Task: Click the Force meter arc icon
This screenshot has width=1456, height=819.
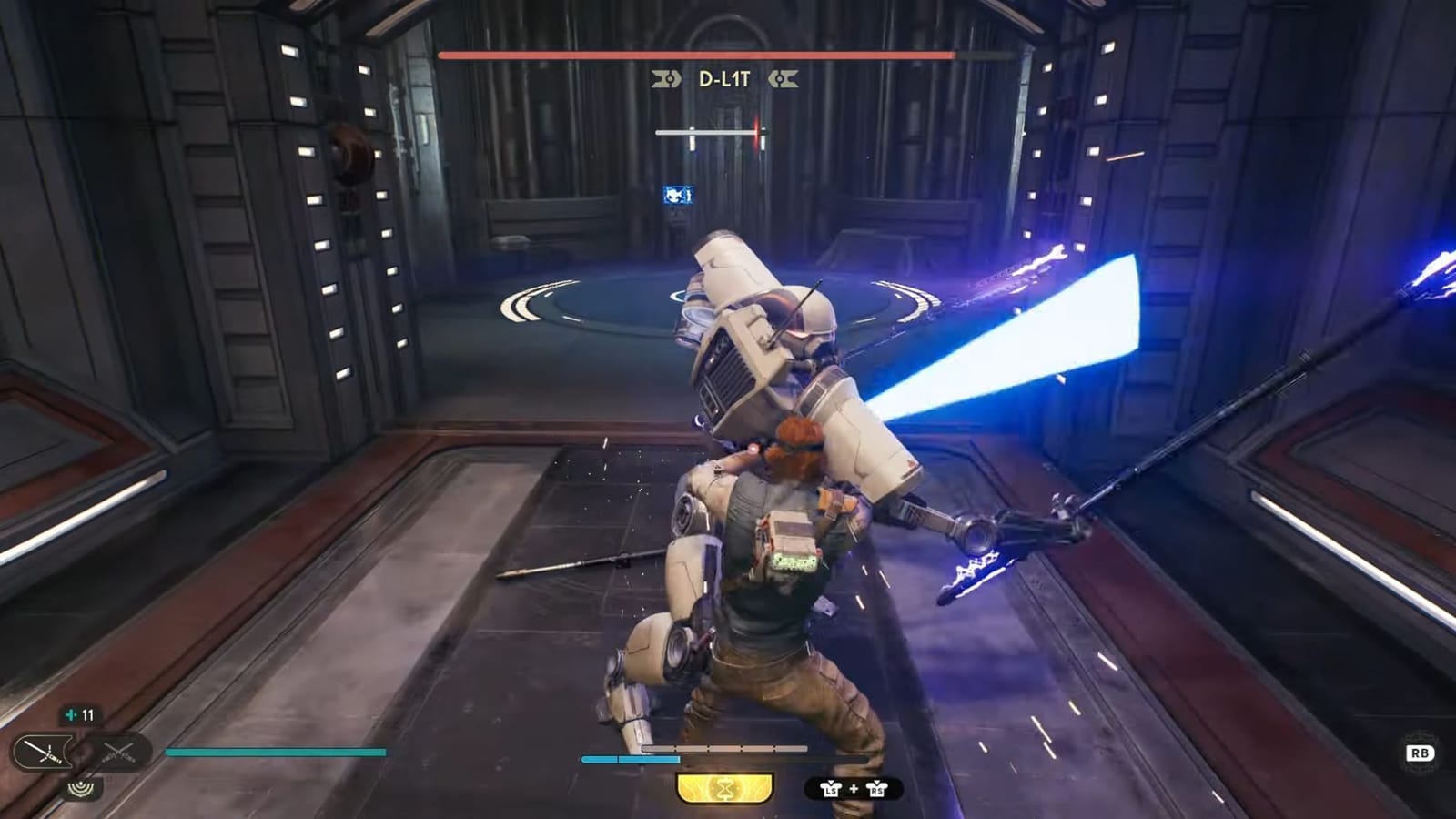Action: 81,789
